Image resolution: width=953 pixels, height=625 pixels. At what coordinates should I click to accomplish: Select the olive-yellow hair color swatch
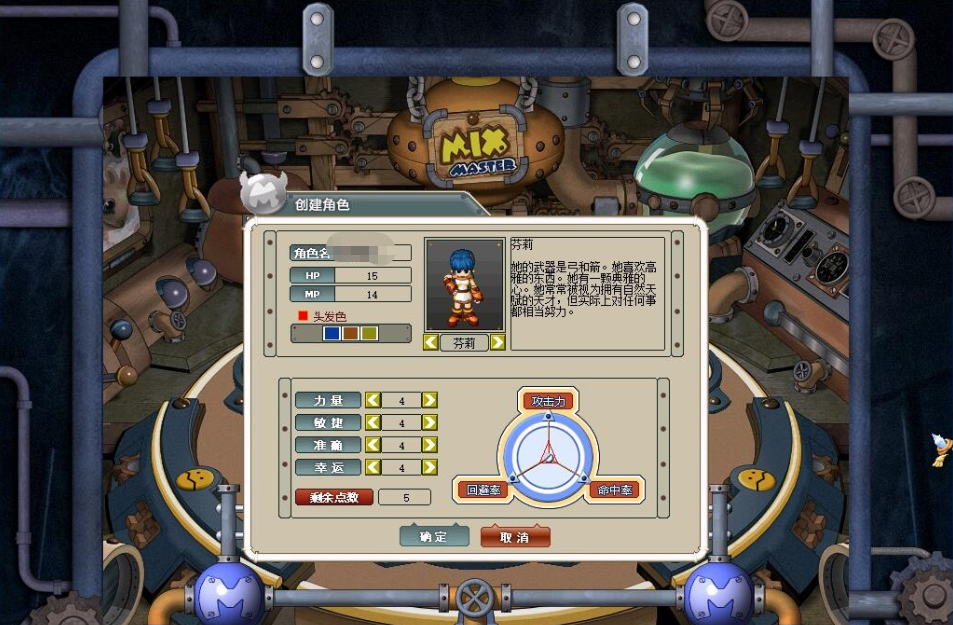point(368,333)
